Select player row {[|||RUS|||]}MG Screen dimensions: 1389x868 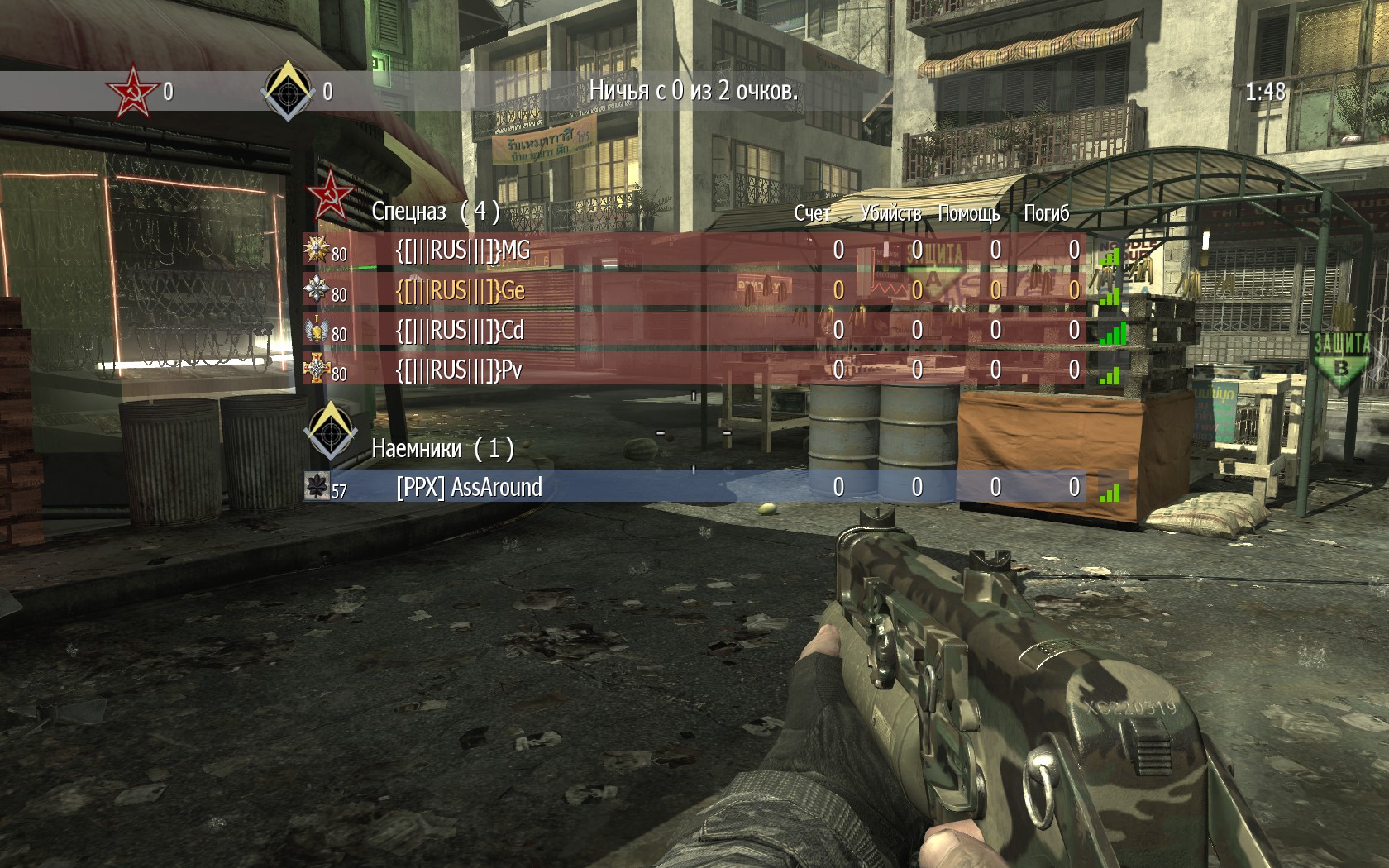[x=463, y=250]
